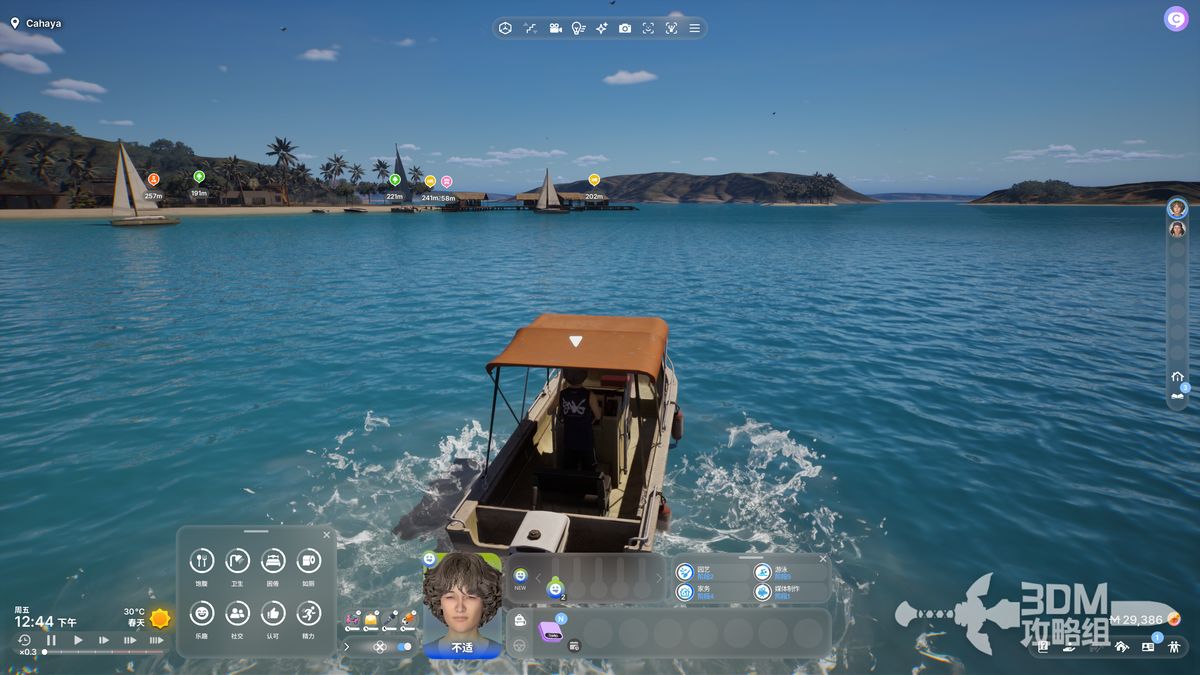
Task: Start video recording with the camcorder icon
Action: [x=555, y=28]
